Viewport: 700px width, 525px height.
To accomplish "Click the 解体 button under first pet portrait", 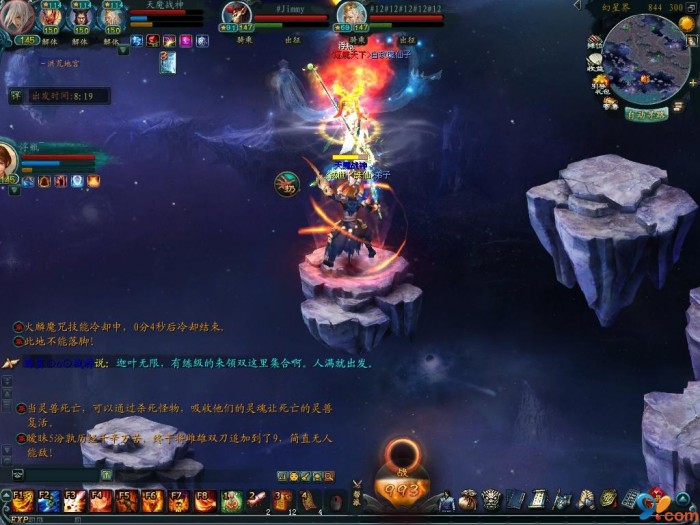I will [x=50, y=42].
